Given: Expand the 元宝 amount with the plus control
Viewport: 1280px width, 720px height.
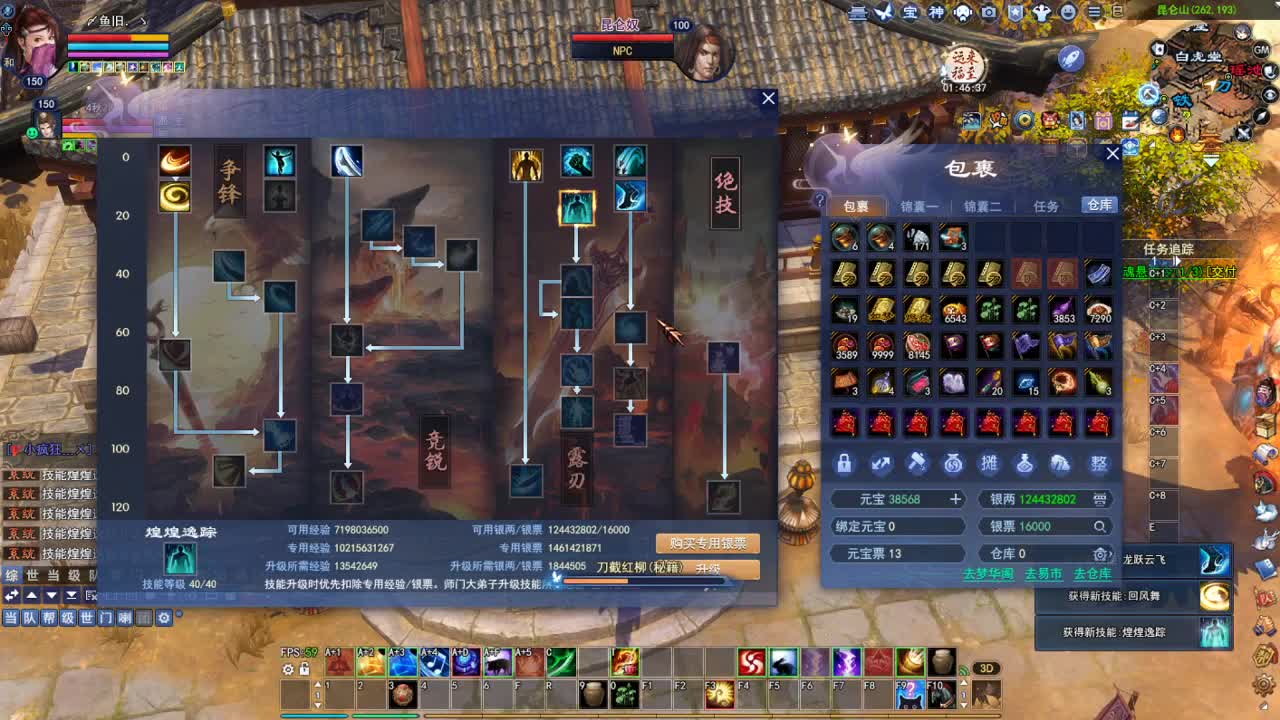Looking at the screenshot, I should click(956, 498).
